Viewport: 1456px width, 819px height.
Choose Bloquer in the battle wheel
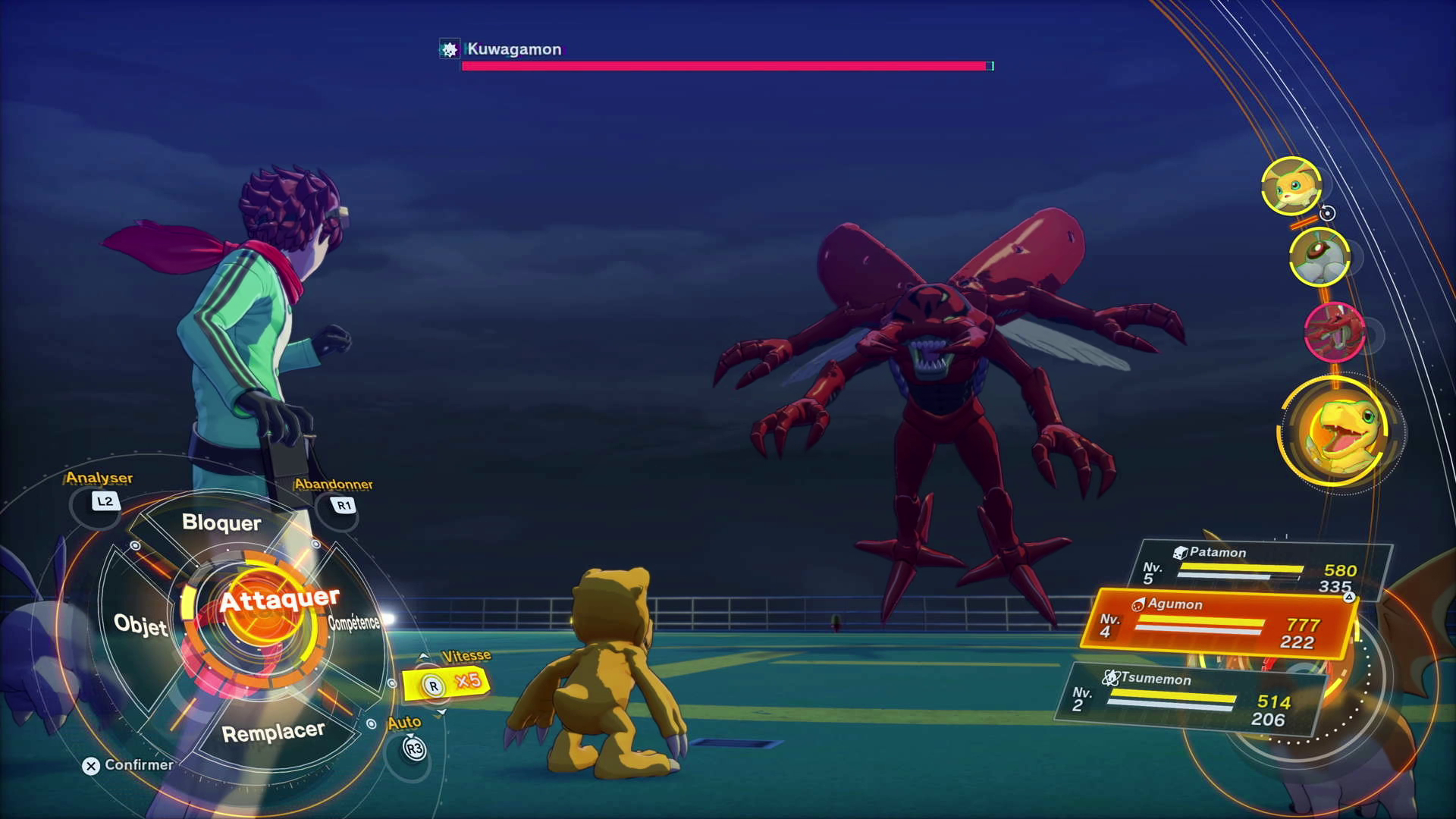click(221, 523)
